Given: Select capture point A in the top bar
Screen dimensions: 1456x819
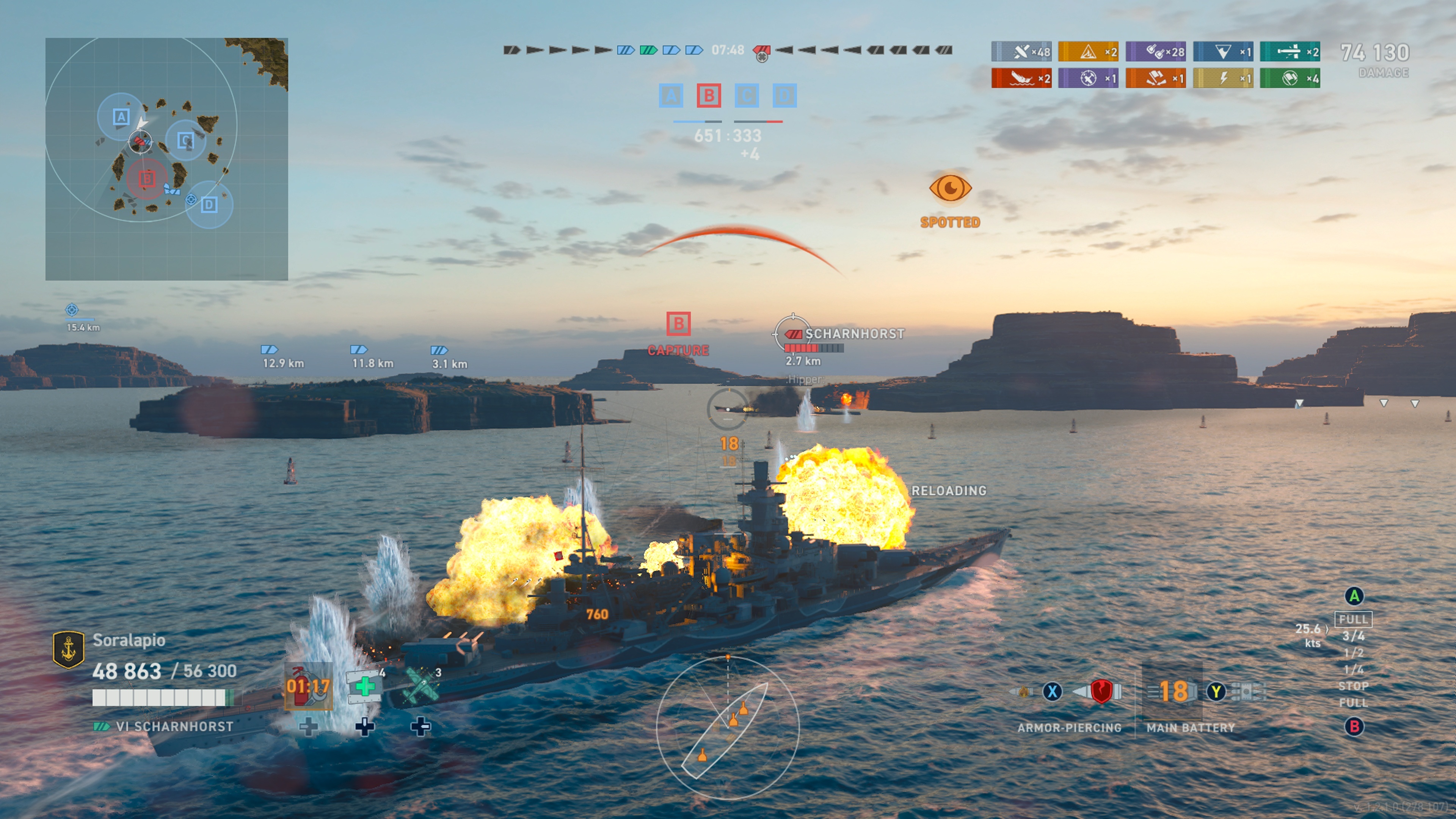Looking at the screenshot, I should coord(671,96).
